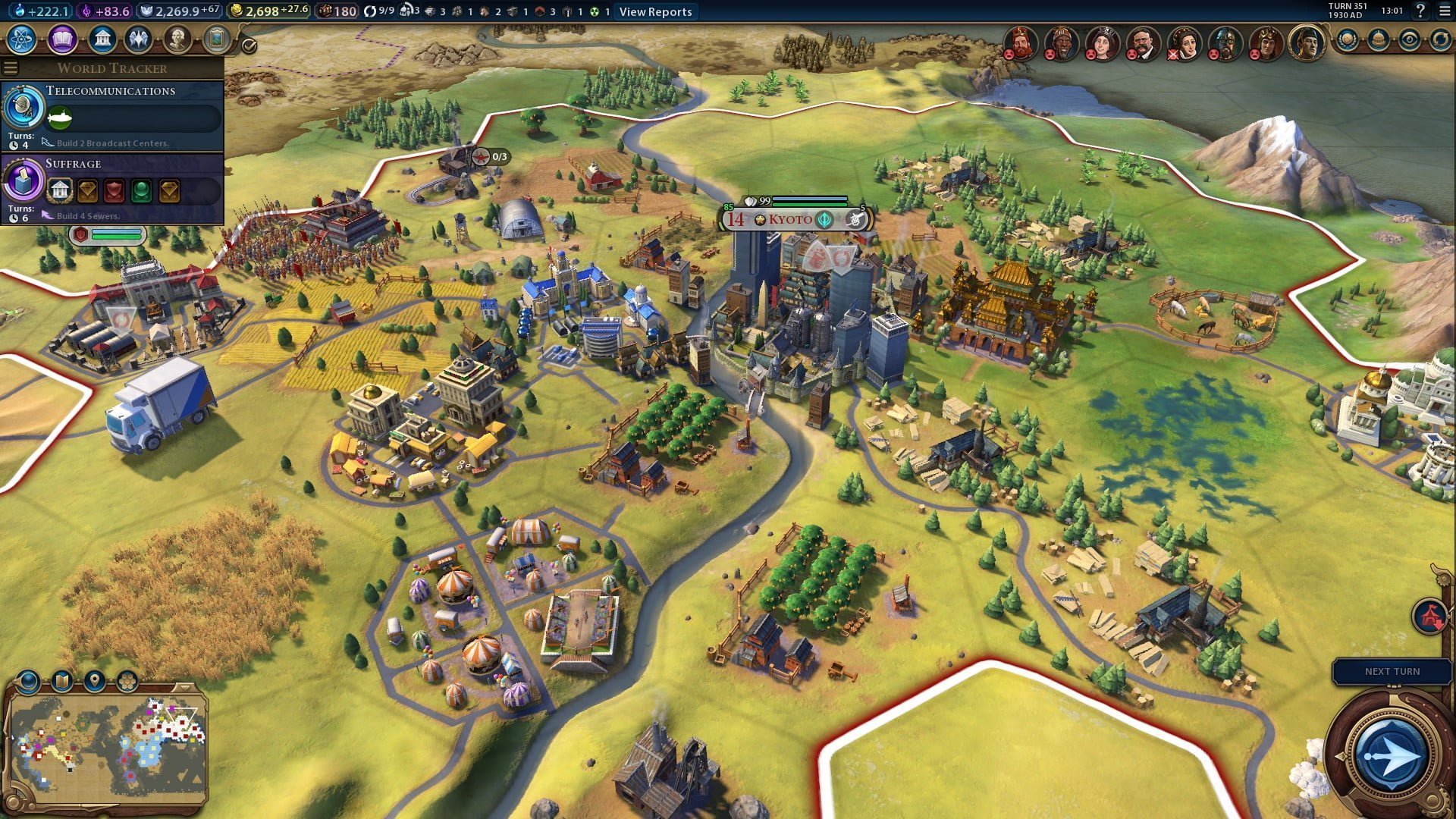Click the minimap world overview
The image size is (1456, 819).
[108, 747]
